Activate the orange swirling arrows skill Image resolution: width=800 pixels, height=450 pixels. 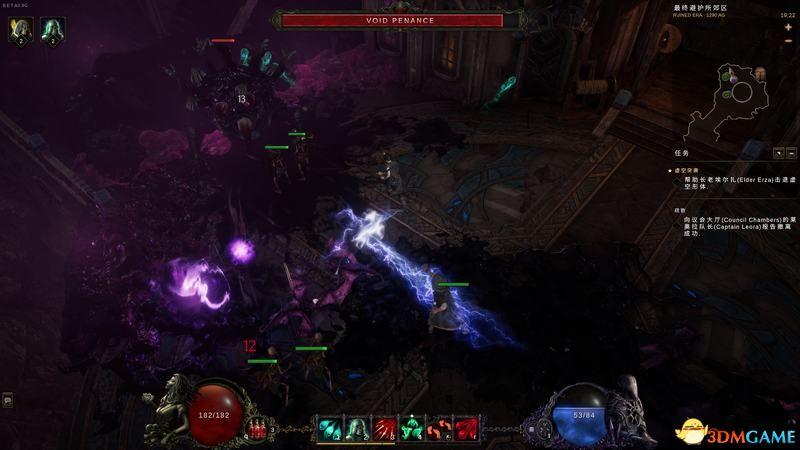(437, 428)
